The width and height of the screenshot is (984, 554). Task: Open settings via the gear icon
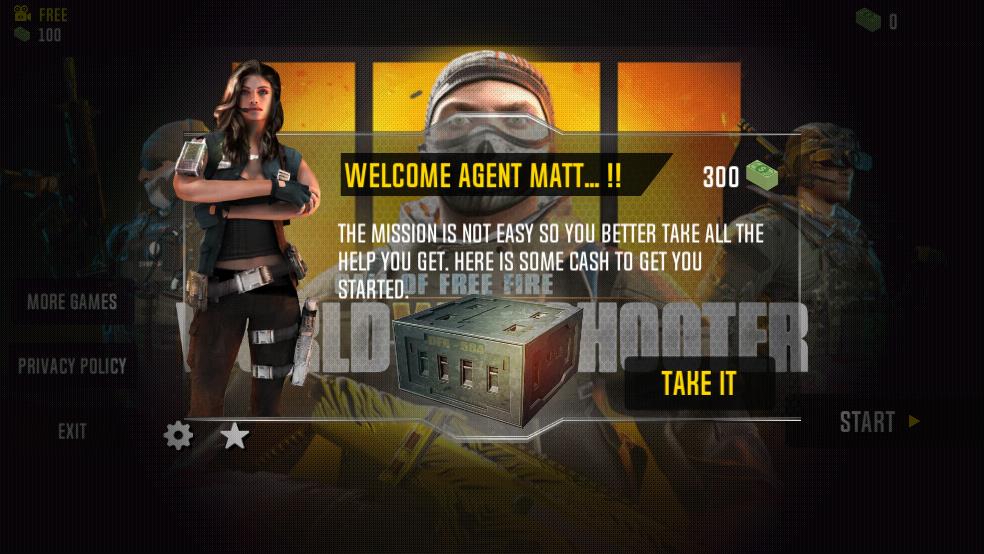coord(178,435)
